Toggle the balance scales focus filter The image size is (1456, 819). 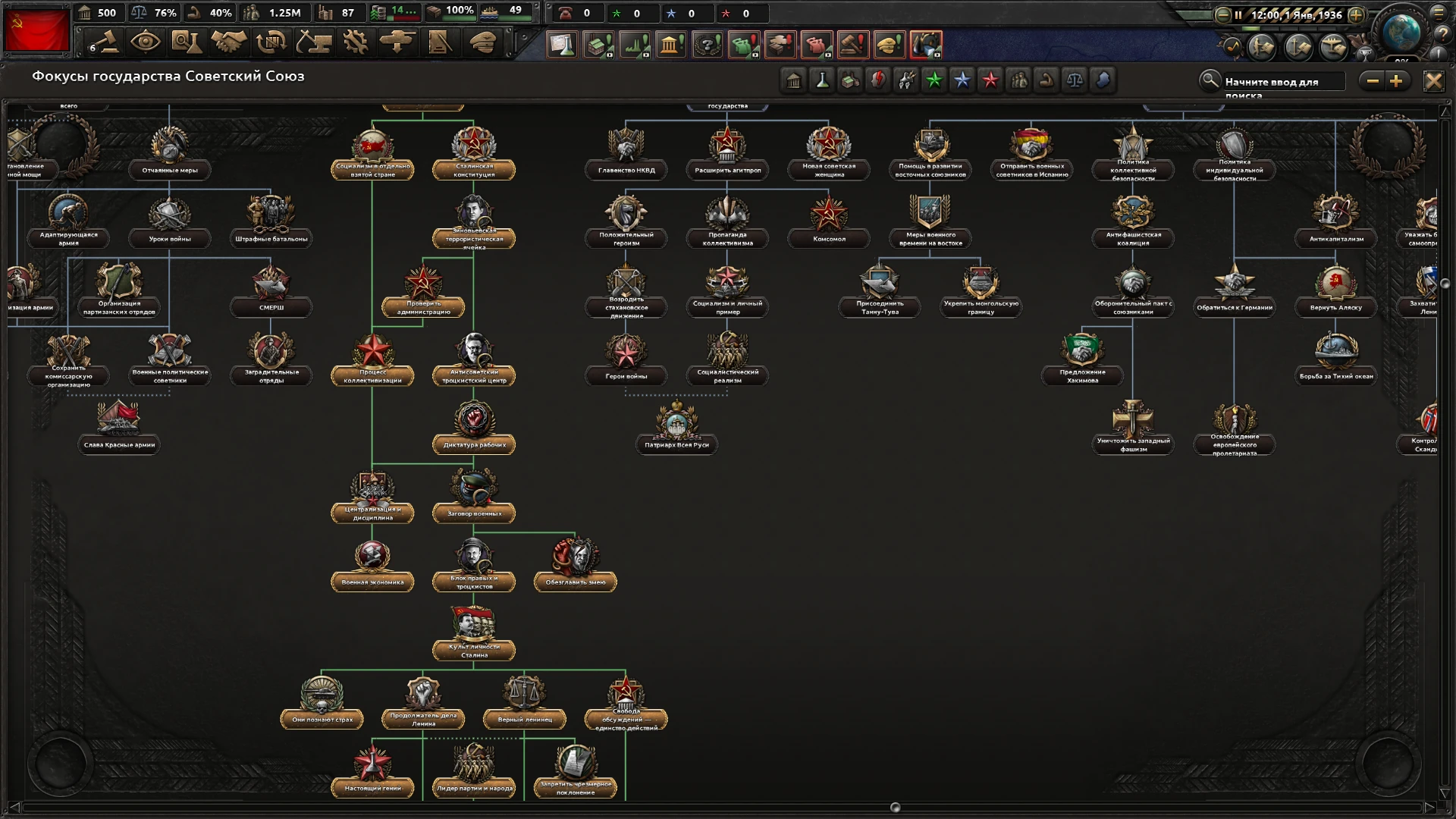pos(1075,80)
